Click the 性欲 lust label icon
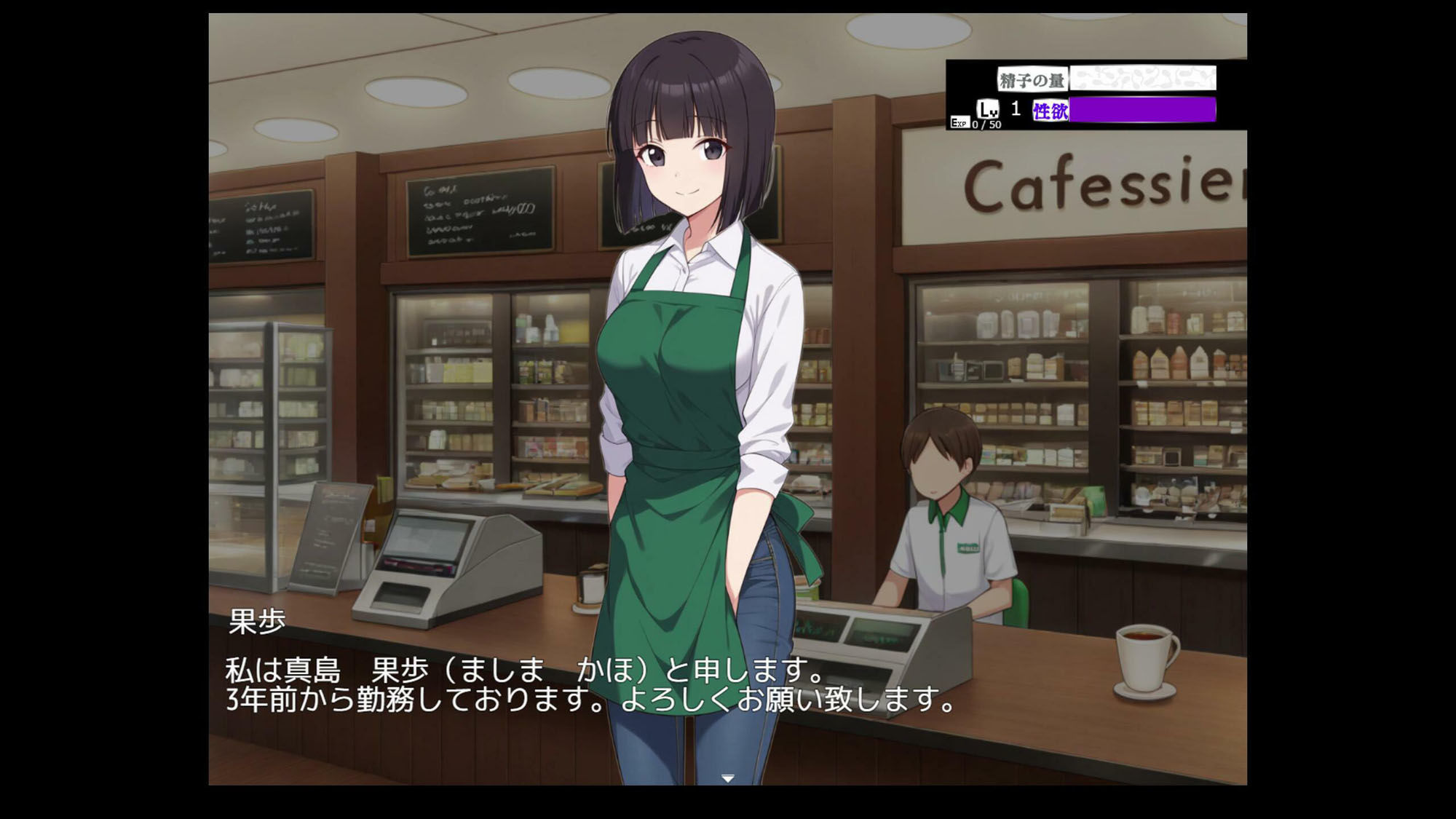The height and width of the screenshot is (819, 1456). click(1051, 109)
